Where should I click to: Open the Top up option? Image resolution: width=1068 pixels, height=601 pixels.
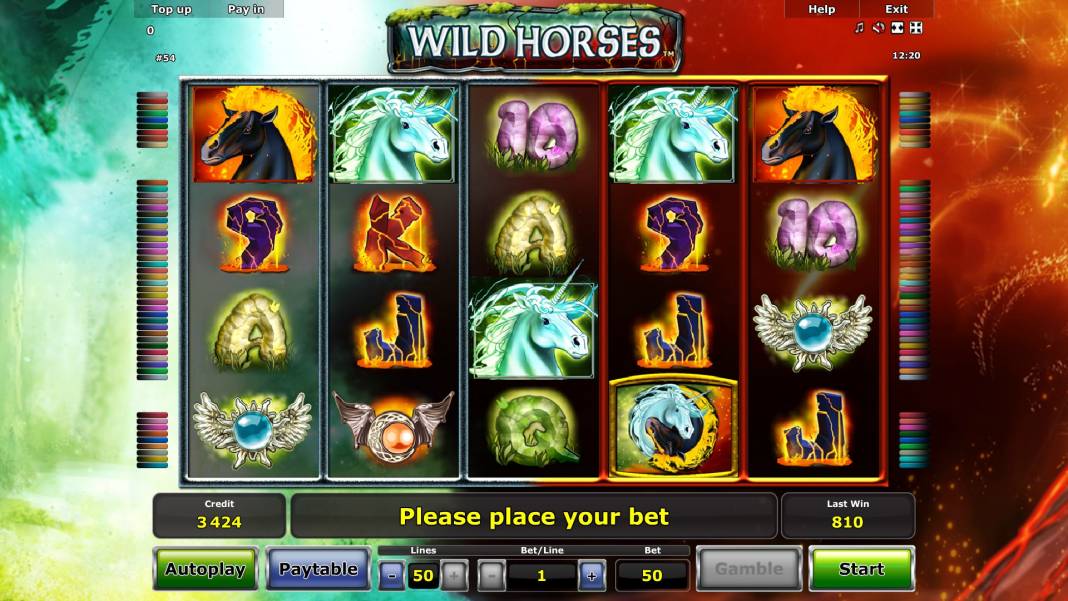(171, 9)
